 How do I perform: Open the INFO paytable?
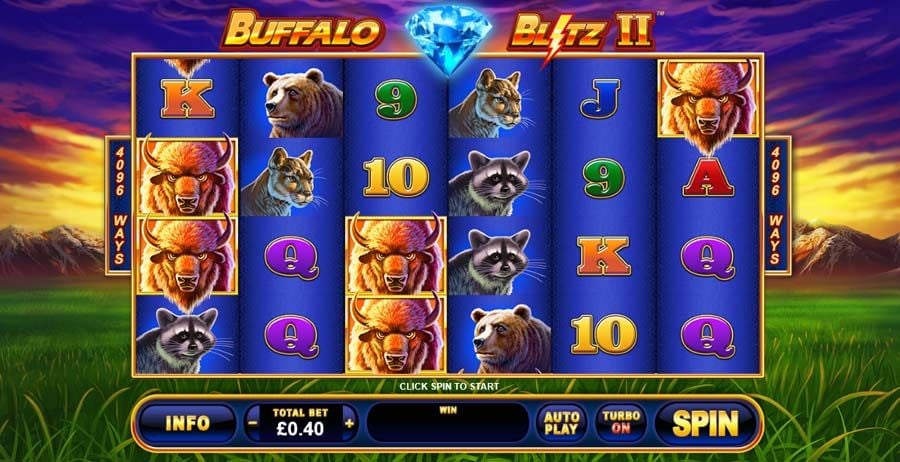point(188,423)
